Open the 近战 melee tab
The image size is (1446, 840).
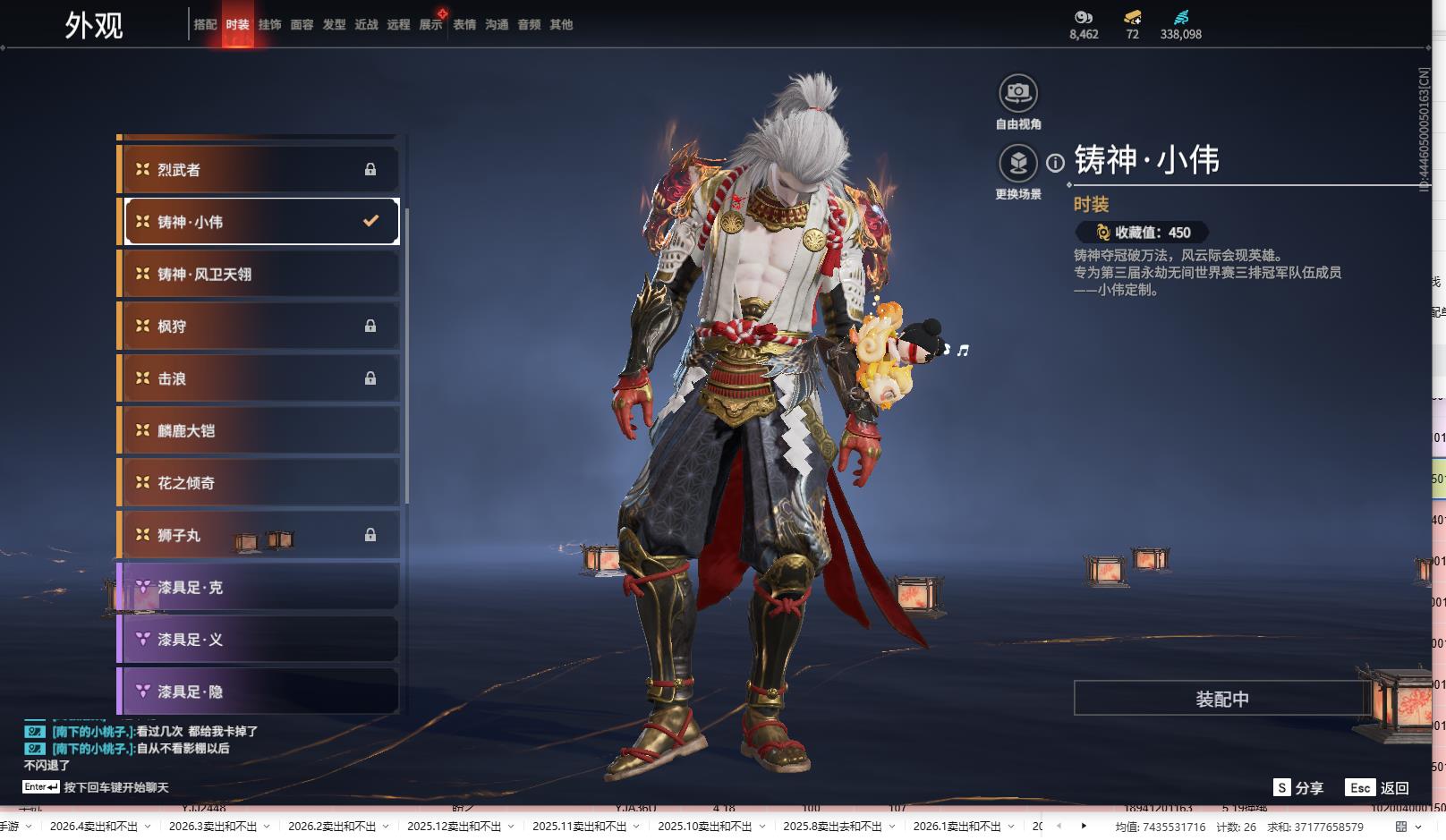pyautogui.click(x=366, y=25)
